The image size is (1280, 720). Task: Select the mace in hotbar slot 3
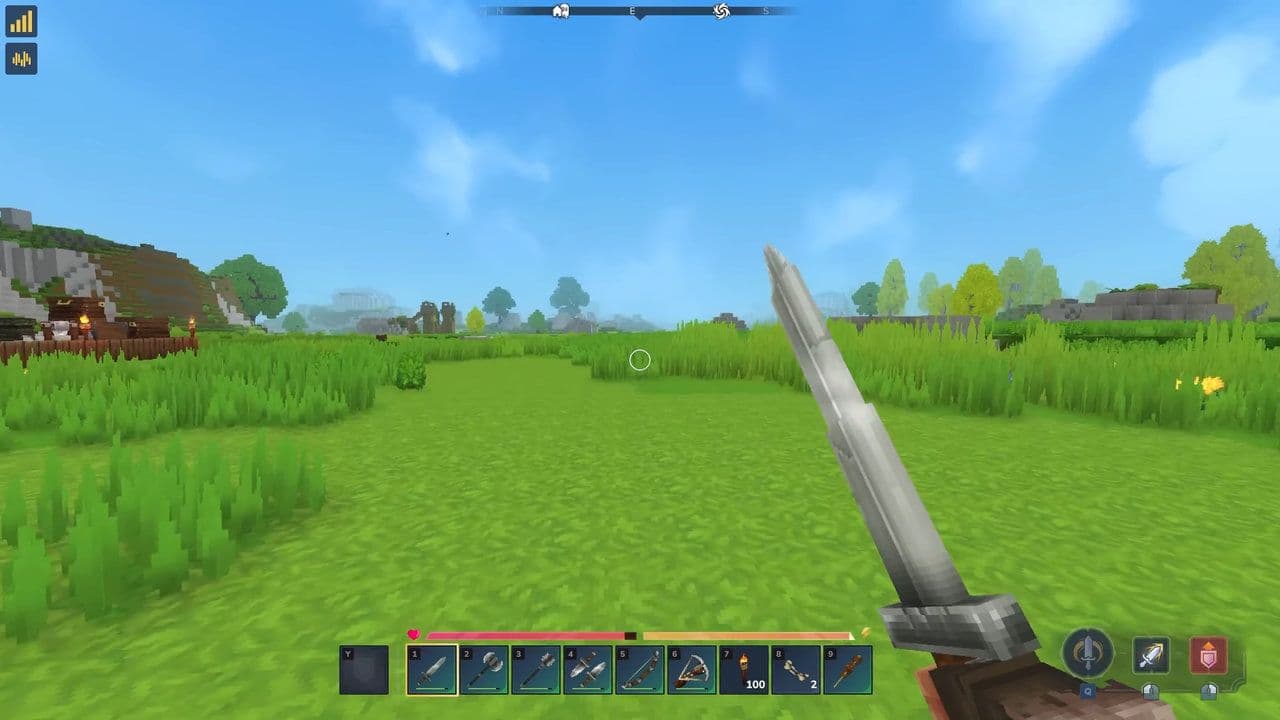(x=538, y=668)
